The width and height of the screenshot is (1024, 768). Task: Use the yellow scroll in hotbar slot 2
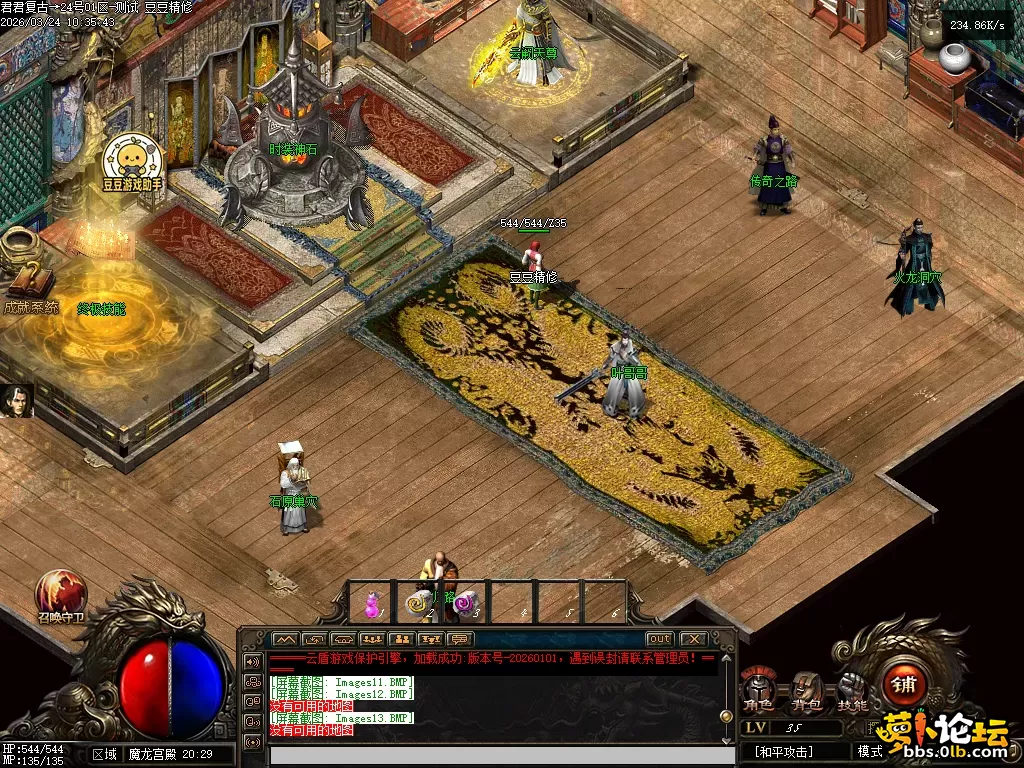(418, 603)
